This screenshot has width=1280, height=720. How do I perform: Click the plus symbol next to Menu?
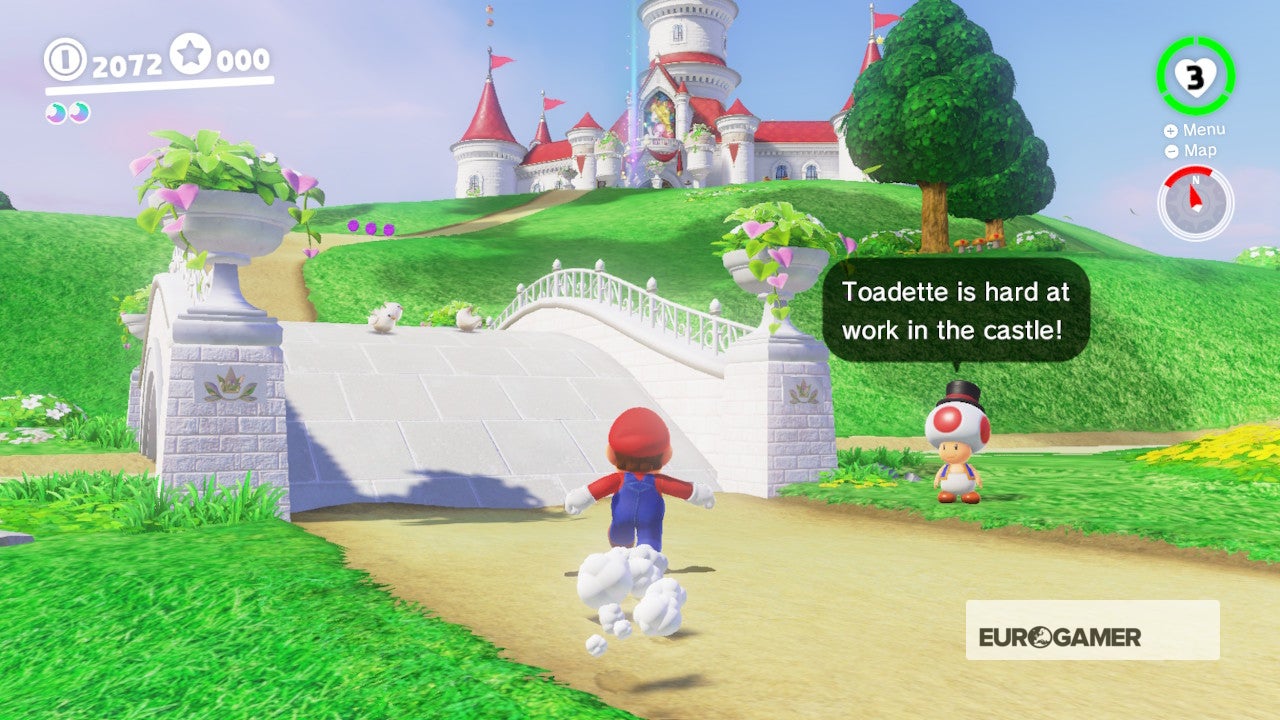click(x=1170, y=129)
